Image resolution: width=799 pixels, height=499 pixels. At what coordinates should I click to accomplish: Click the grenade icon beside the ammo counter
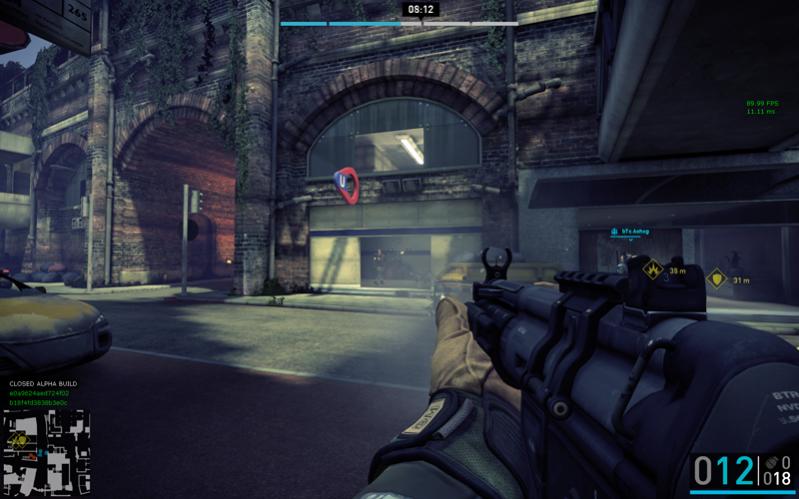pyautogui.click(x=769, y=464)
